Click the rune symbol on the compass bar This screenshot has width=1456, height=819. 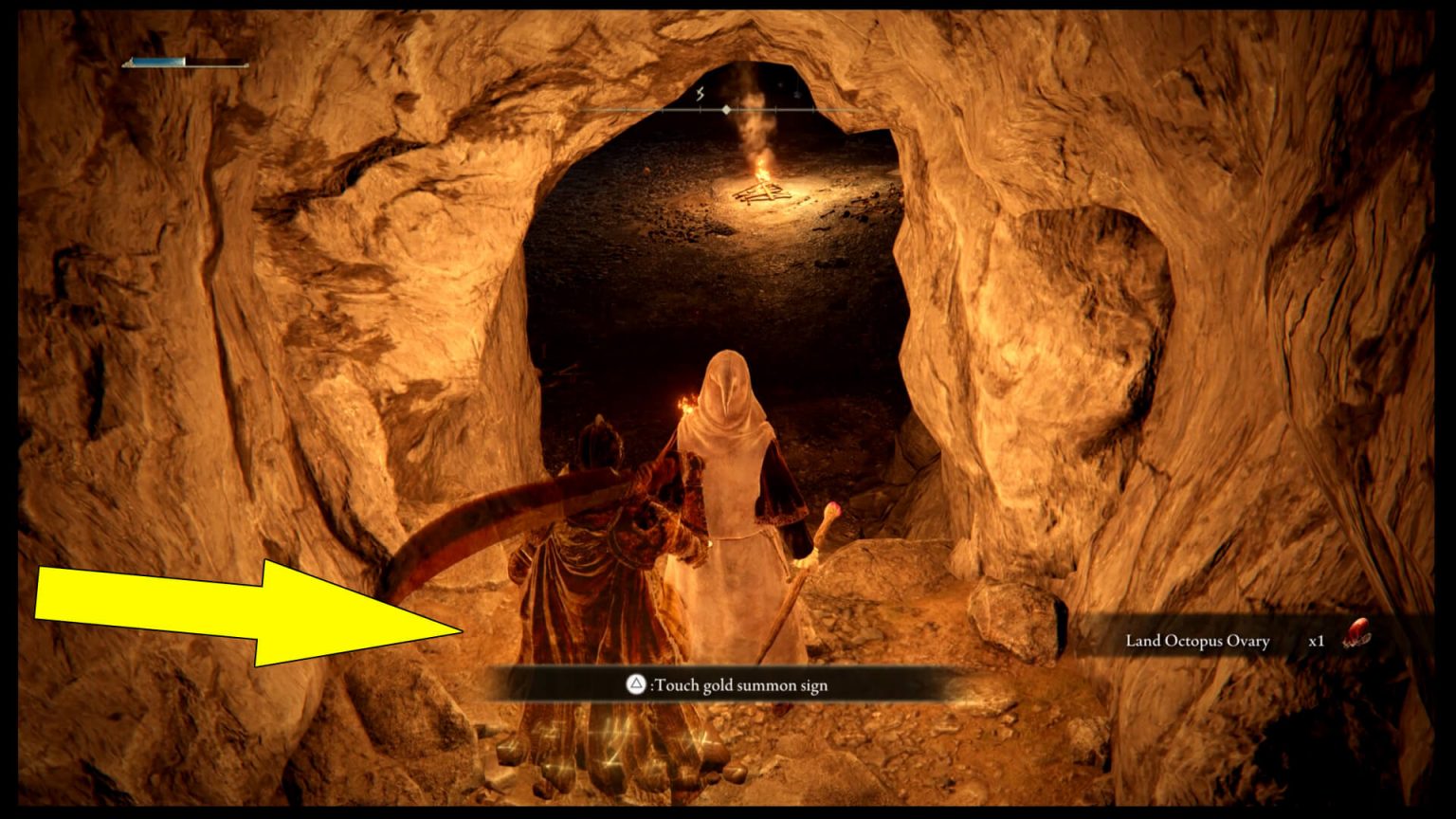[x=700, y=93]
